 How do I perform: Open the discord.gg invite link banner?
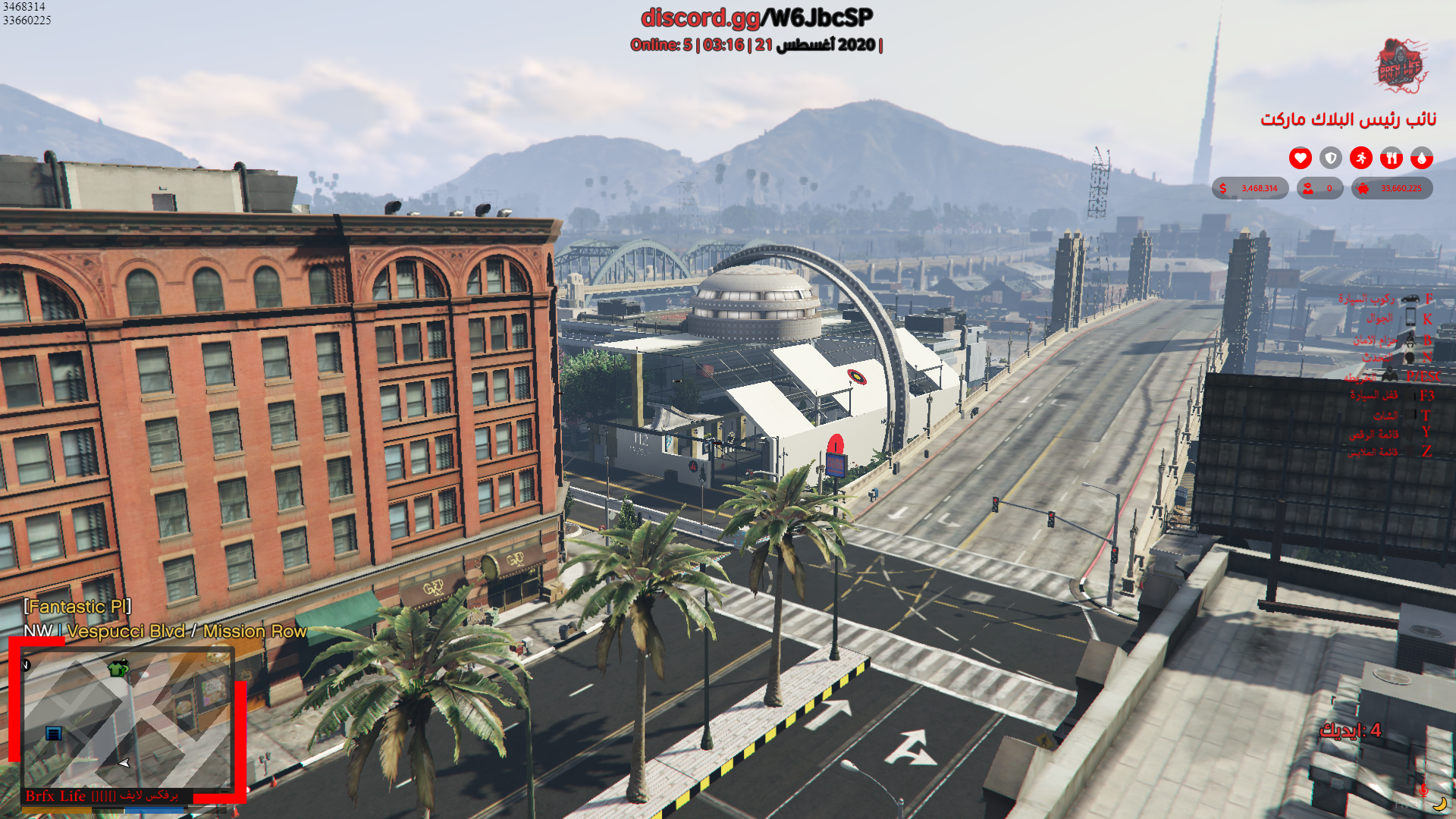tap(756, 17)
